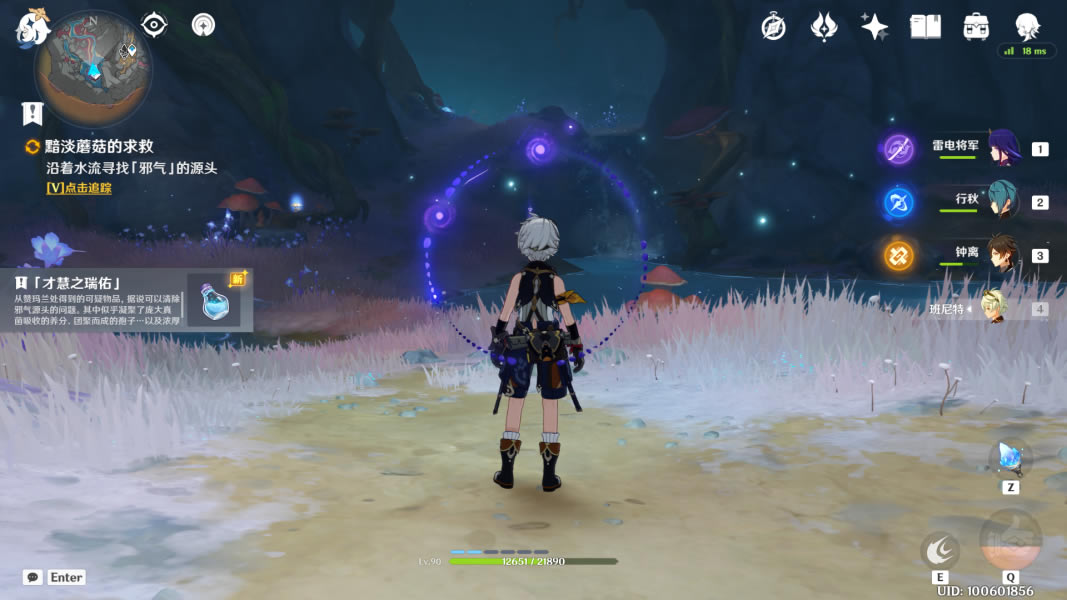Click the battle pass icon by the compass

tap(824, 27)
